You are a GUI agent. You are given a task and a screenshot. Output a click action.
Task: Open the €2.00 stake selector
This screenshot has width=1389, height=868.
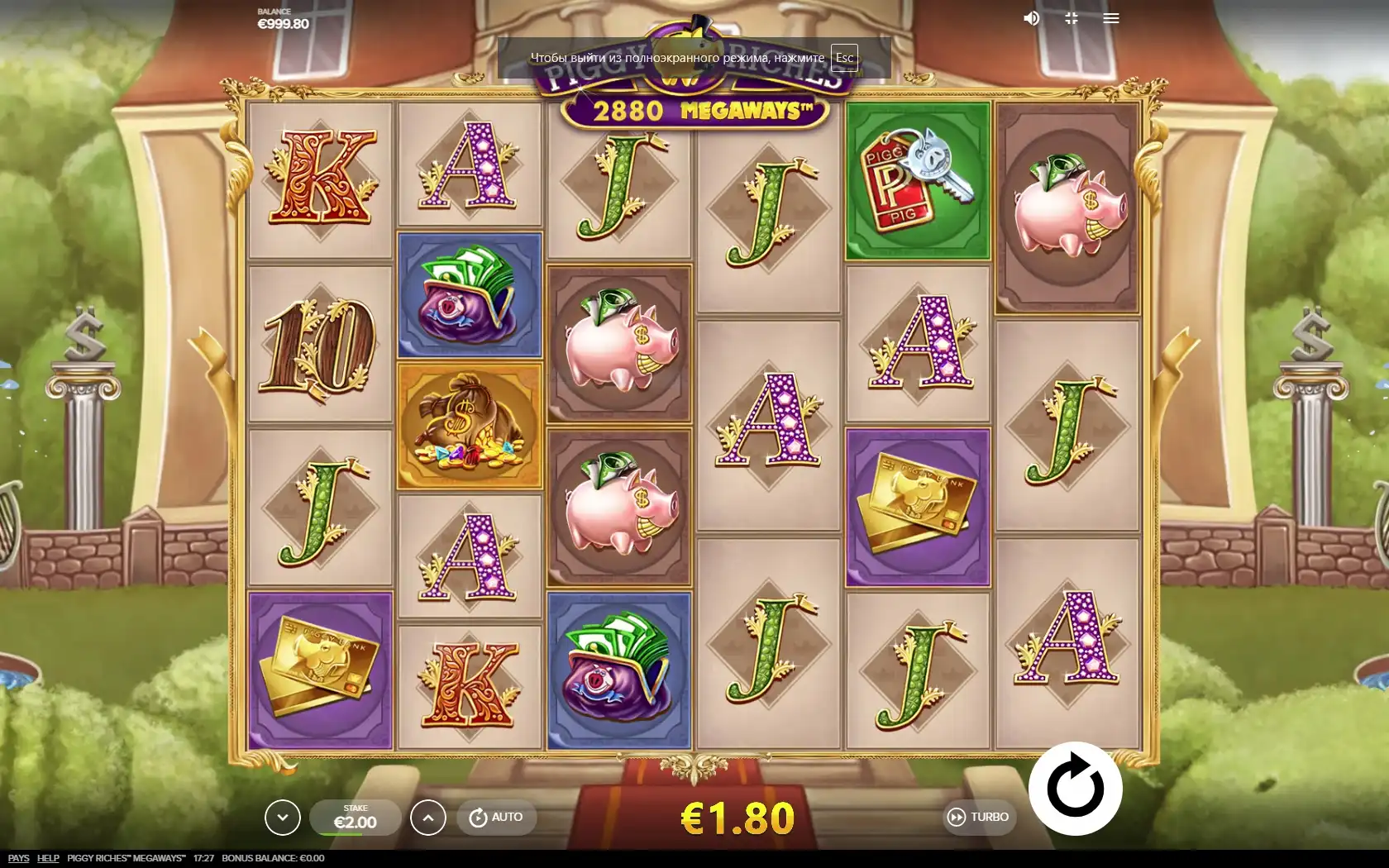point(356,818)
